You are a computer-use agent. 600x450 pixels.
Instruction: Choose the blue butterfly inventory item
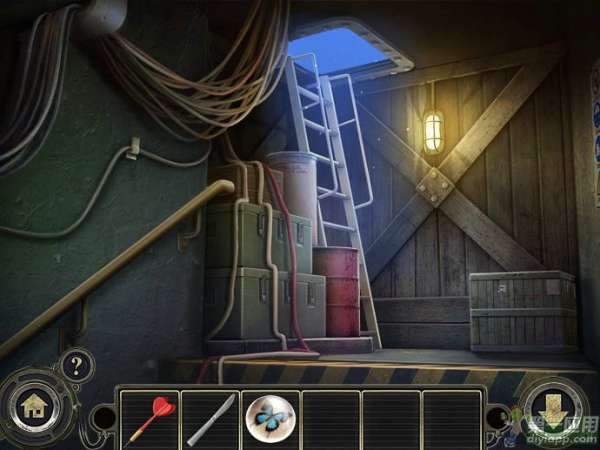[269, 417]
